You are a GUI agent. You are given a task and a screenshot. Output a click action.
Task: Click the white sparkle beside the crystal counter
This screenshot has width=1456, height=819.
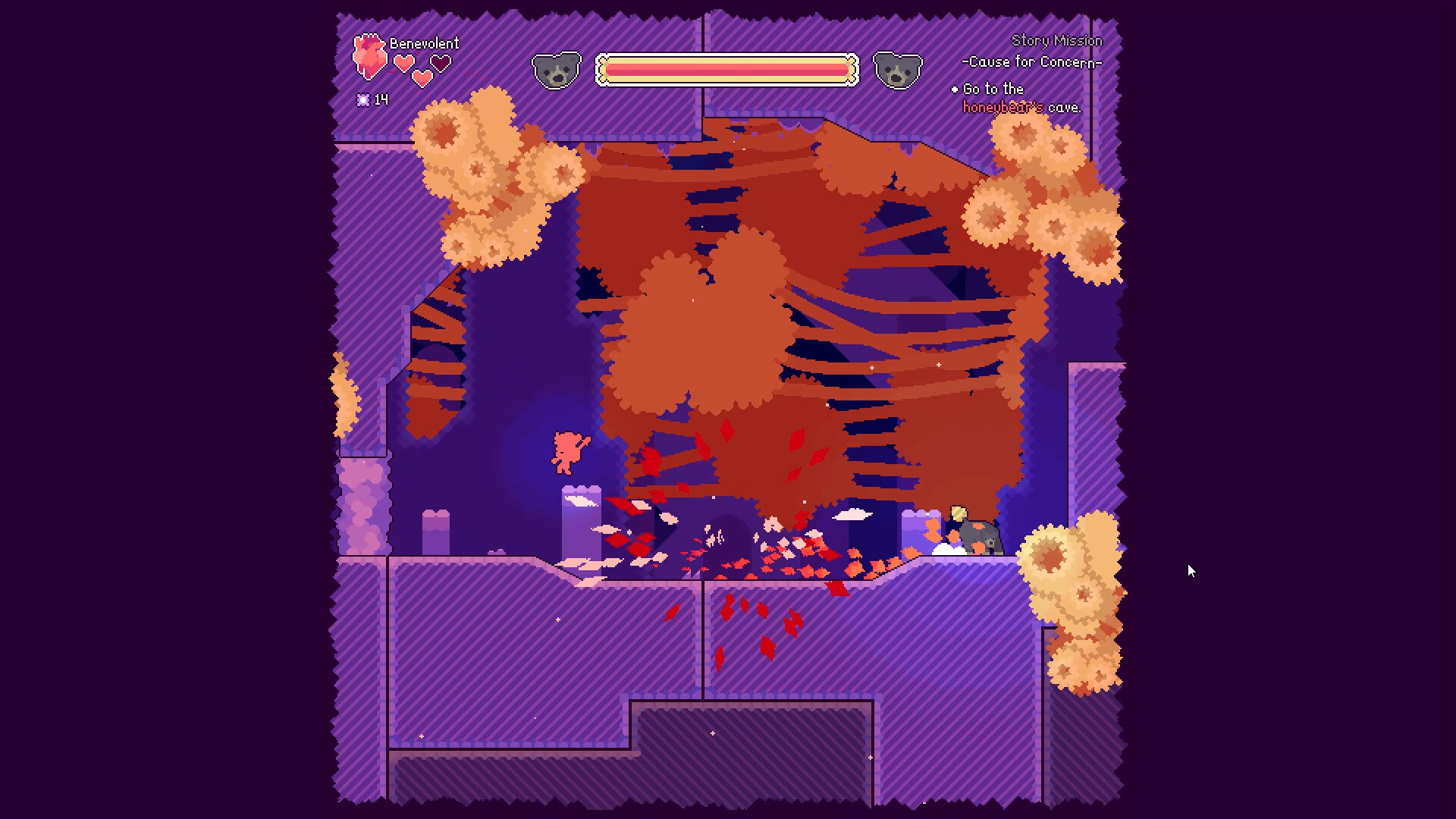tap(363, 99)
